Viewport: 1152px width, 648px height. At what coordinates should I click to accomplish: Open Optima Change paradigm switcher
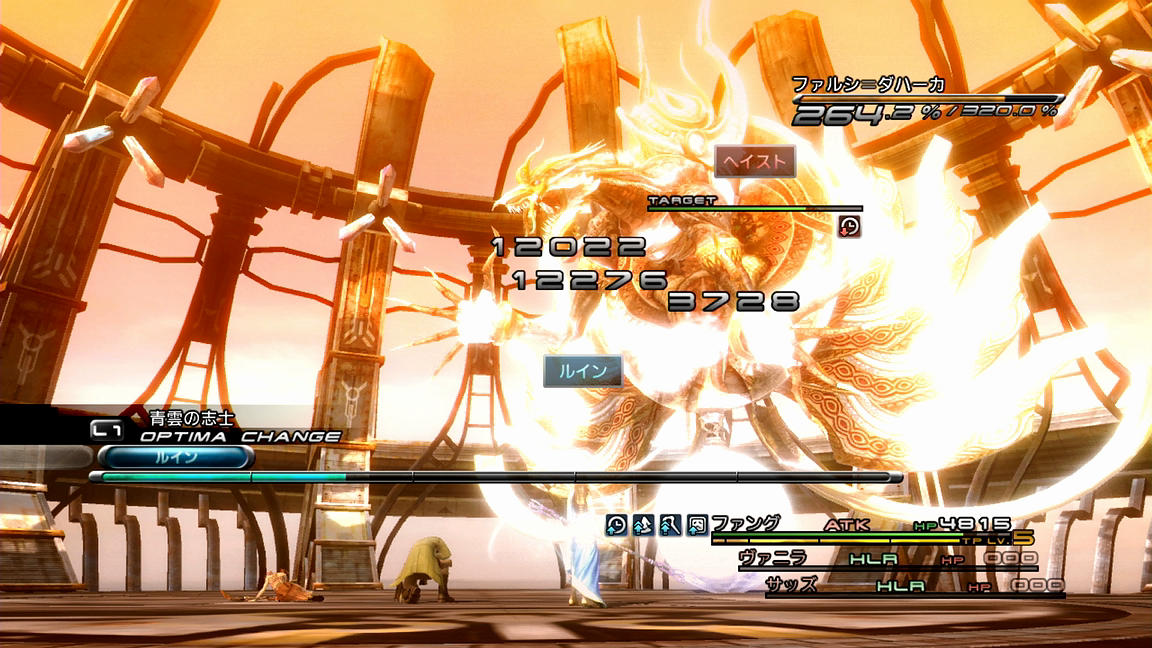pos(240,437)
